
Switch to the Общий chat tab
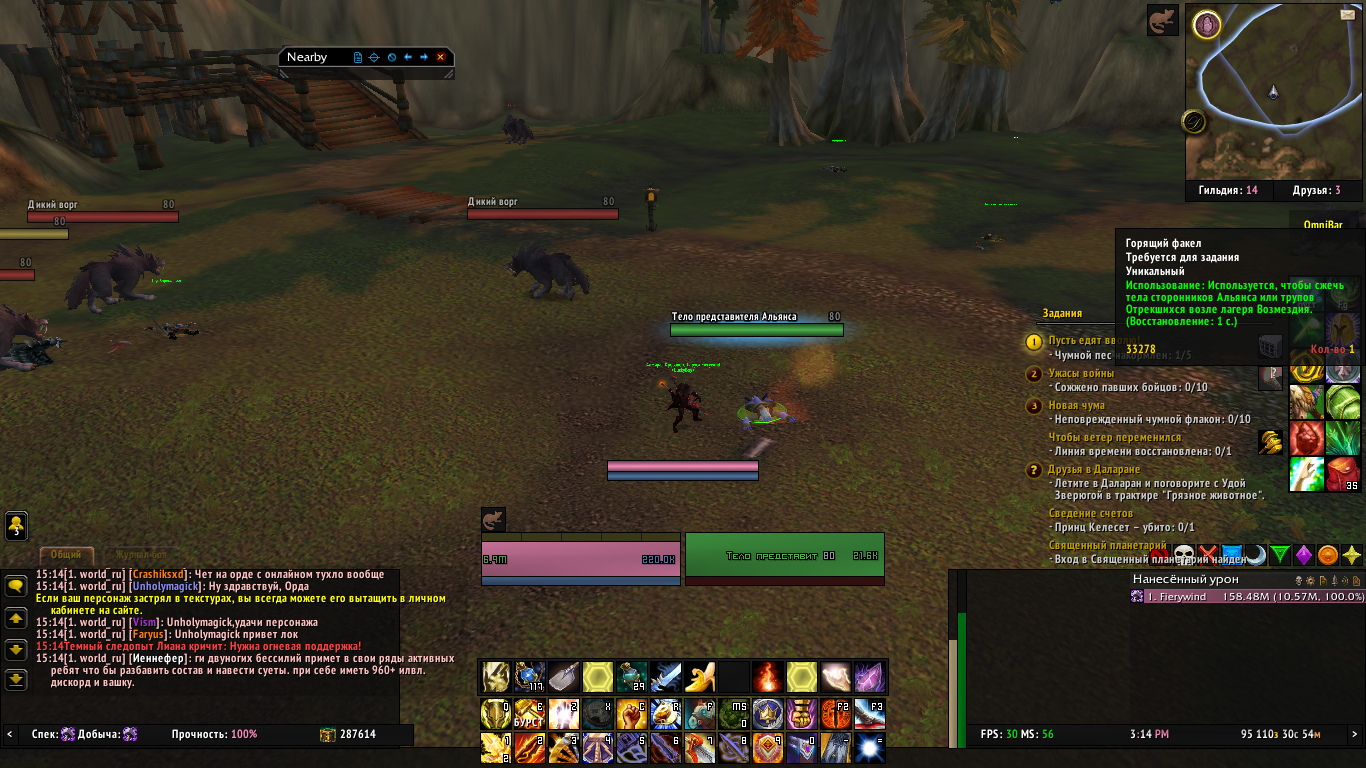pos(66,554)
